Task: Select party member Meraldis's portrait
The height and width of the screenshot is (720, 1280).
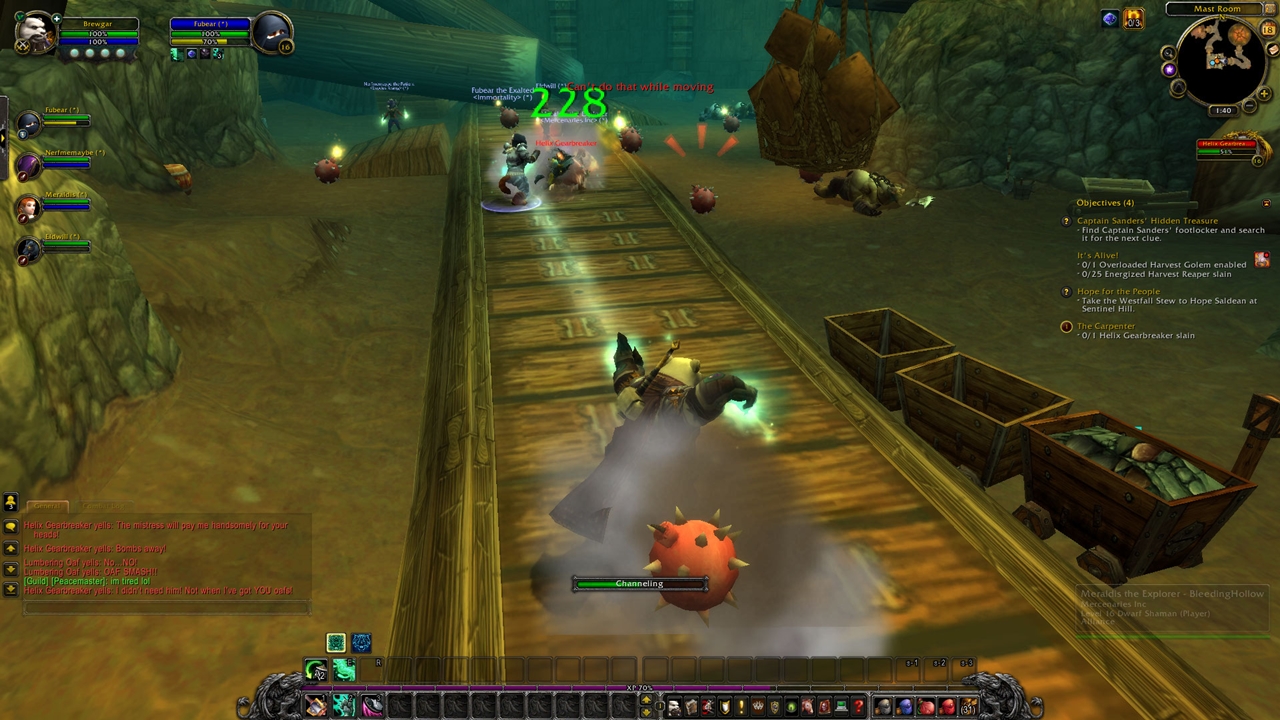Action: pyautogui.click(x=28, y=208)
